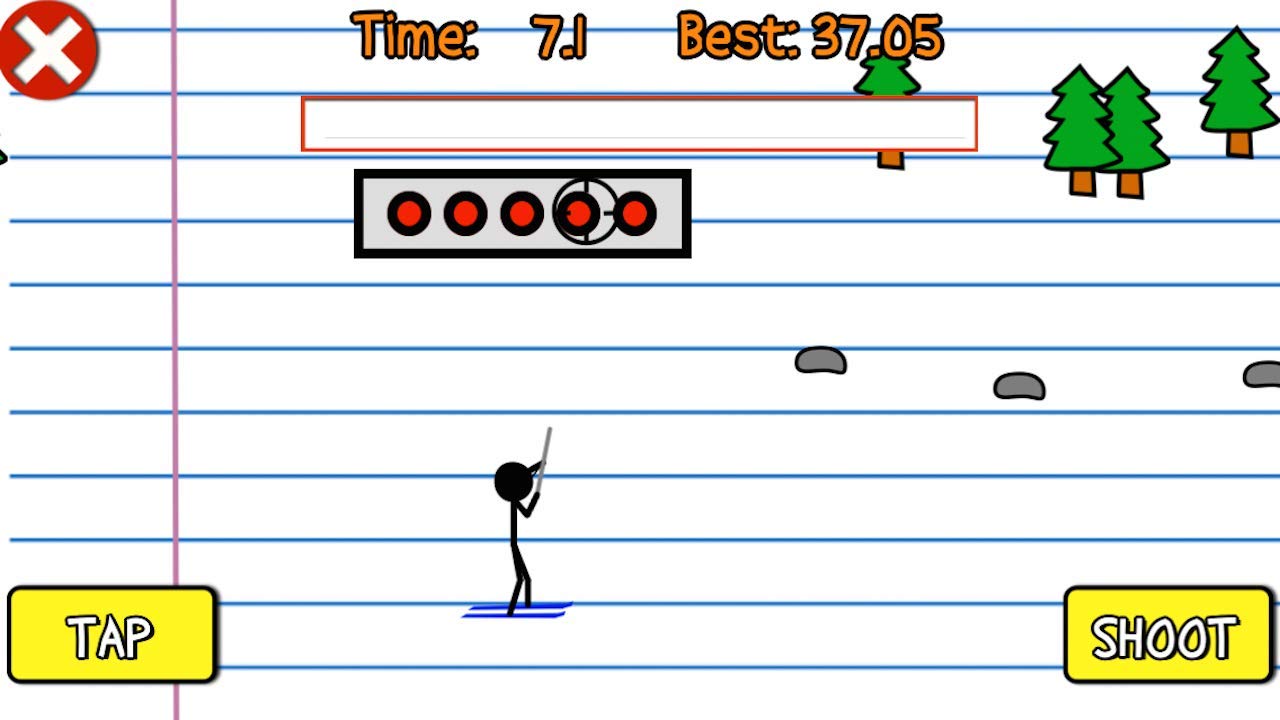Click the last red target circle
Image resolution: width=1280 pixels, height=720 pixels.
click(633, 213)
